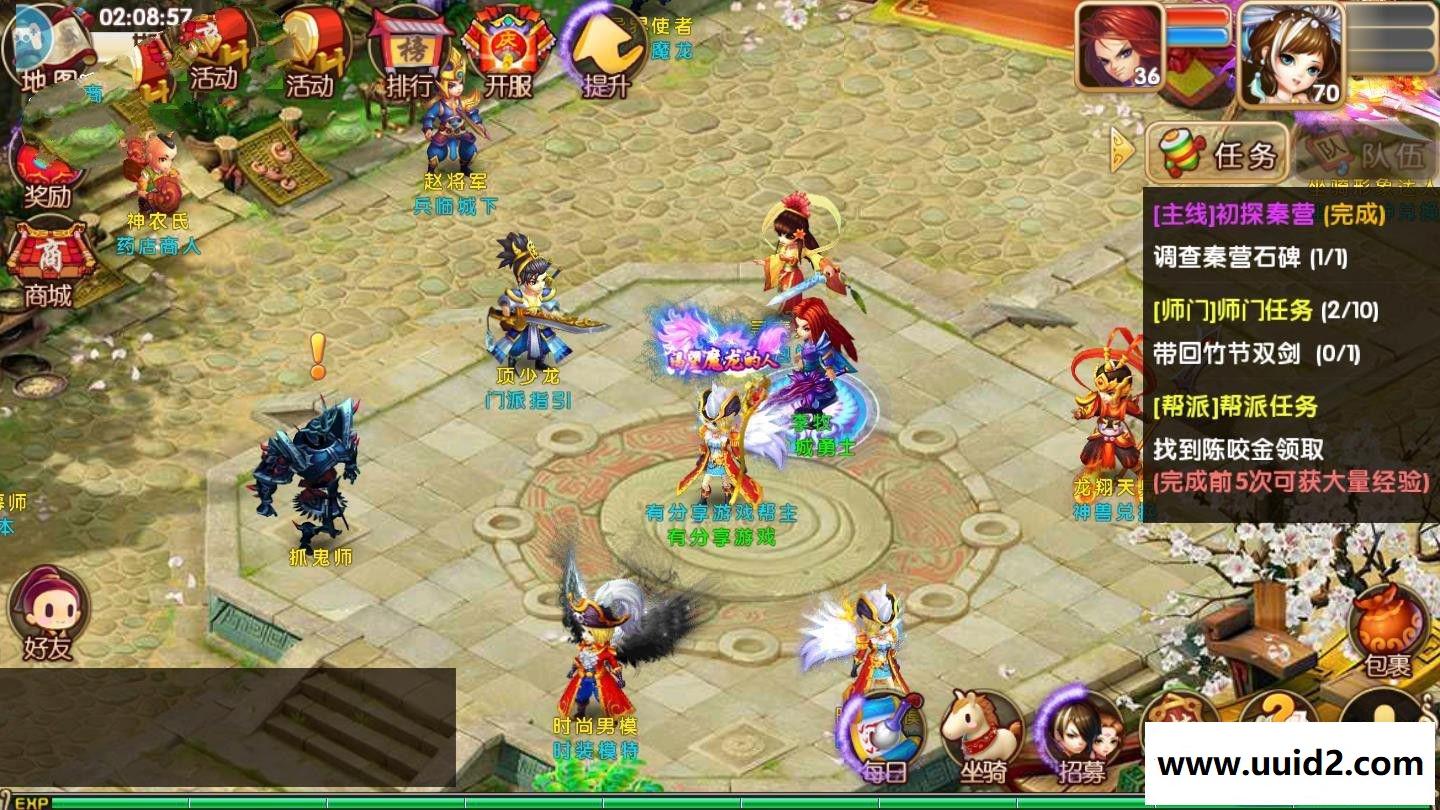
Task: Collapse the quest panel with the gold arrow
Action: pyautogui.click(x=1124, y=152)
